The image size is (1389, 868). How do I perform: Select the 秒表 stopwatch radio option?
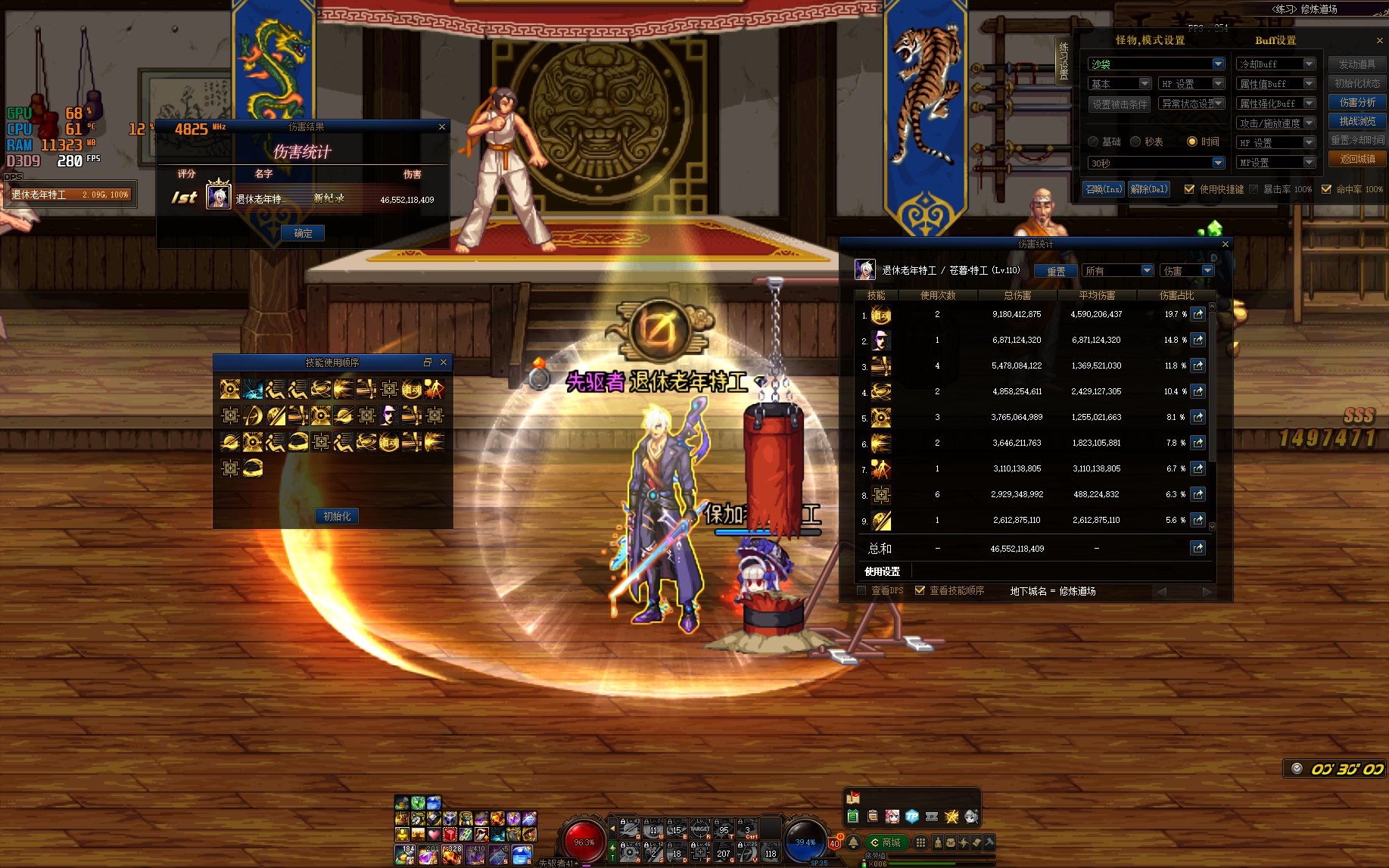[x=1135, y=142]
